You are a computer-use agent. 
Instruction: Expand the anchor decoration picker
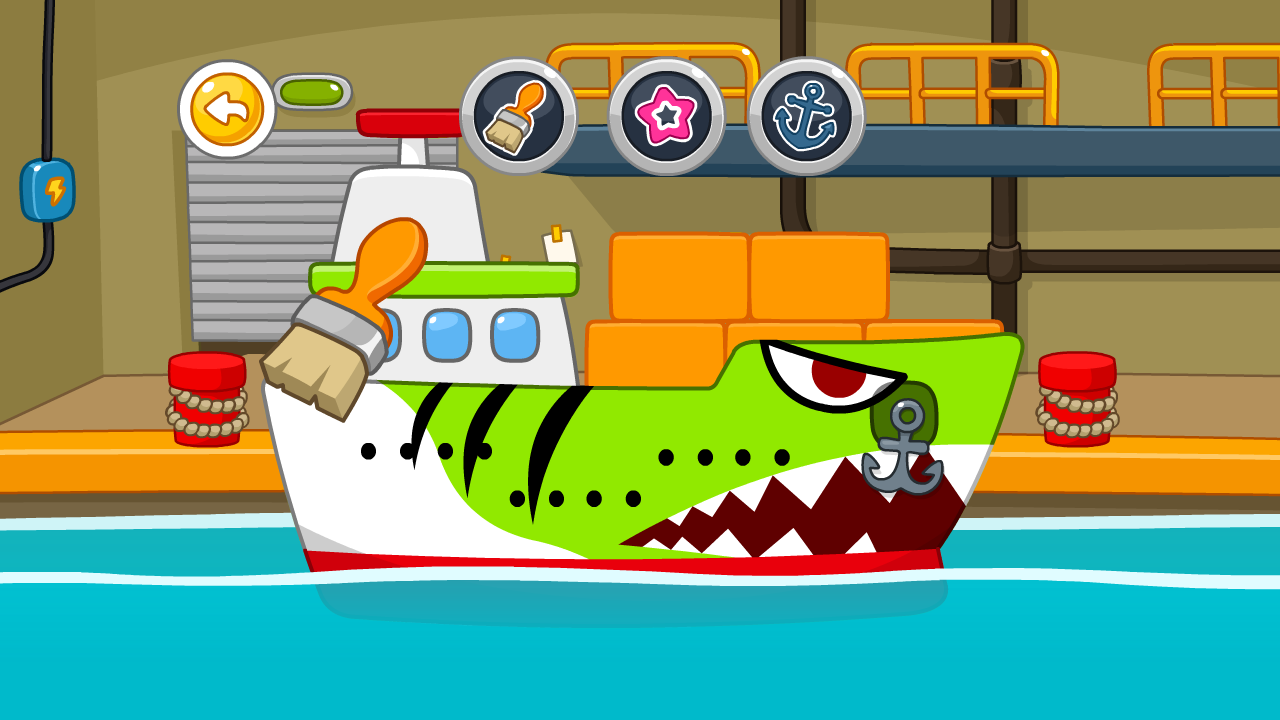point(806,117)
